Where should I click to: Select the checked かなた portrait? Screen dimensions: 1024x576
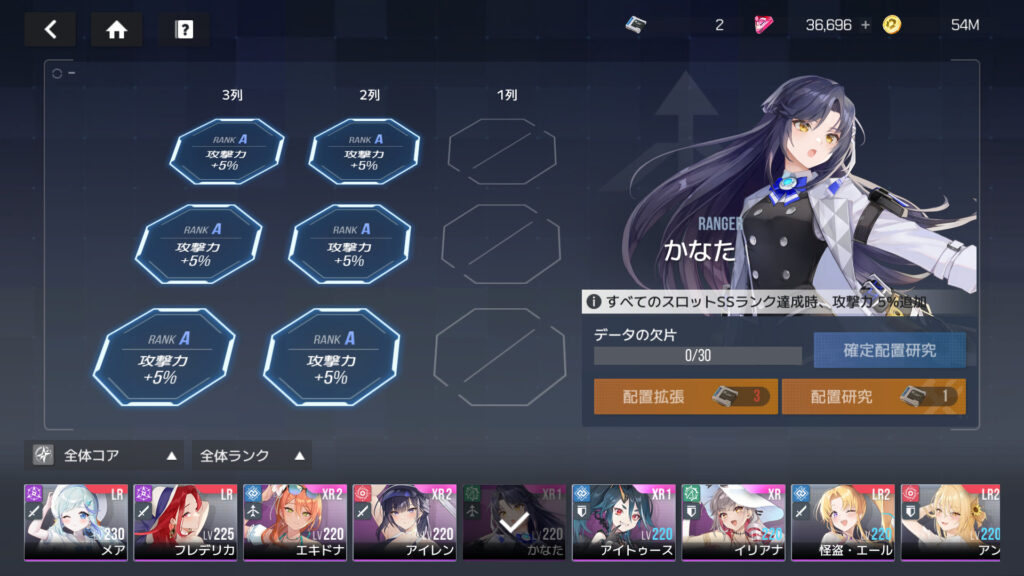(514, 522)
